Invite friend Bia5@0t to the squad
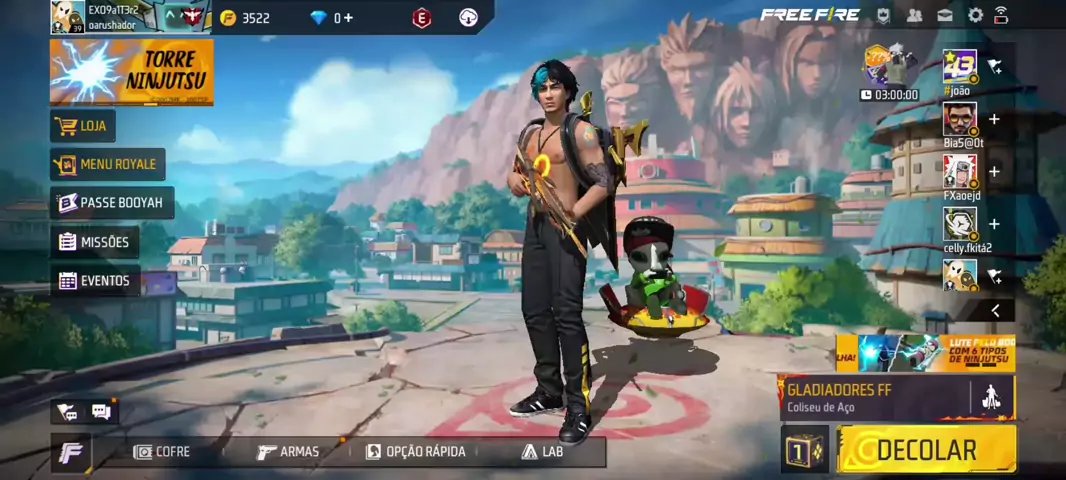The image size is (1066, 480). (994, 119)
